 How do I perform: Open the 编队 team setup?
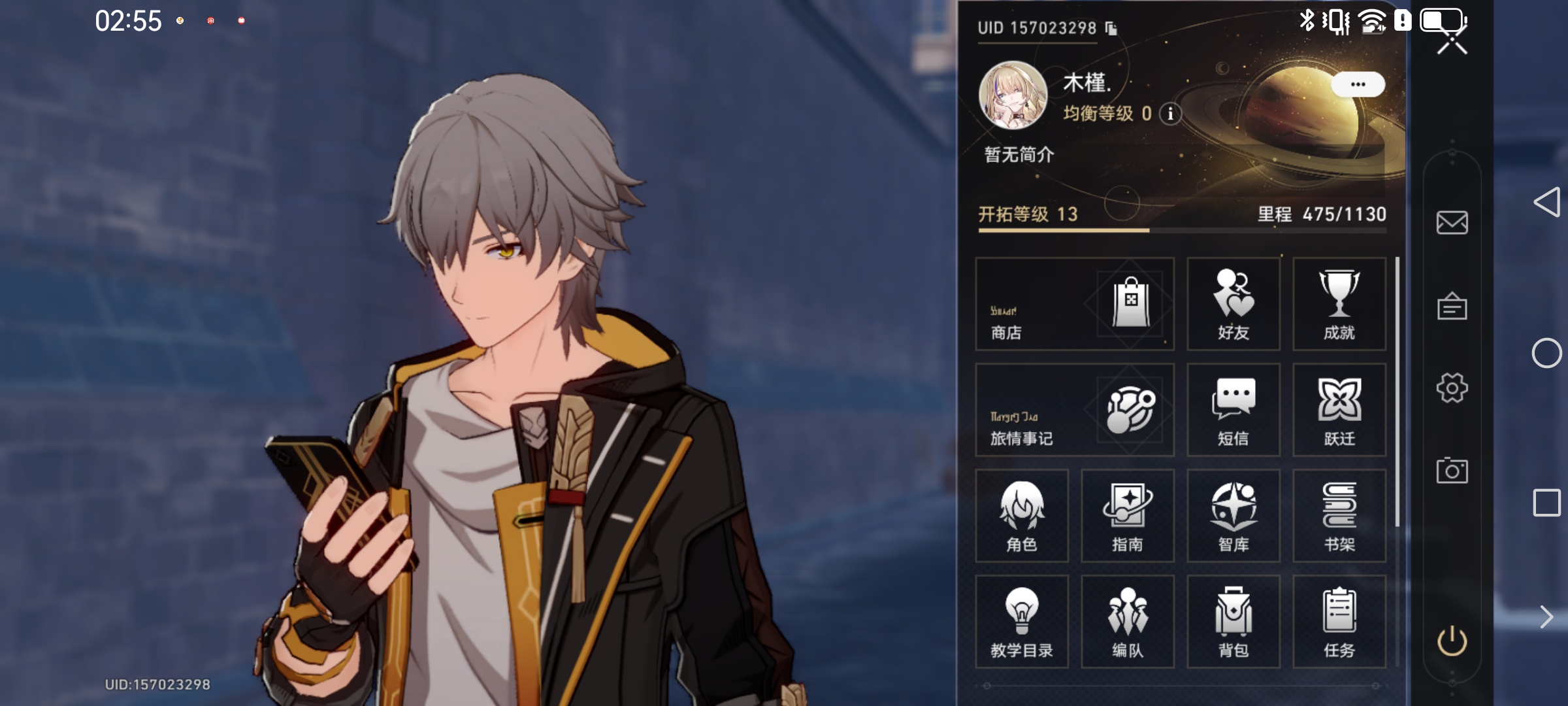tap(1128, 622)
